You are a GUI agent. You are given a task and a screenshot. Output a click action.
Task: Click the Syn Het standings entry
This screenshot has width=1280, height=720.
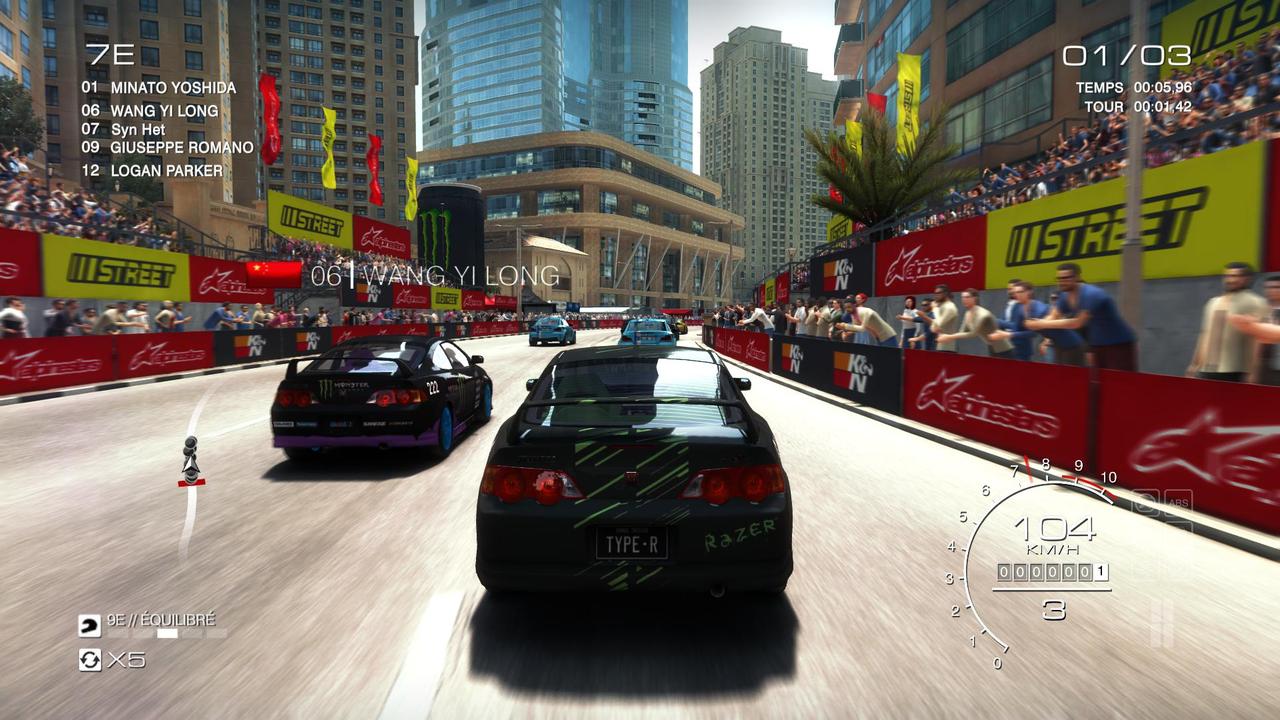[138, 129]
